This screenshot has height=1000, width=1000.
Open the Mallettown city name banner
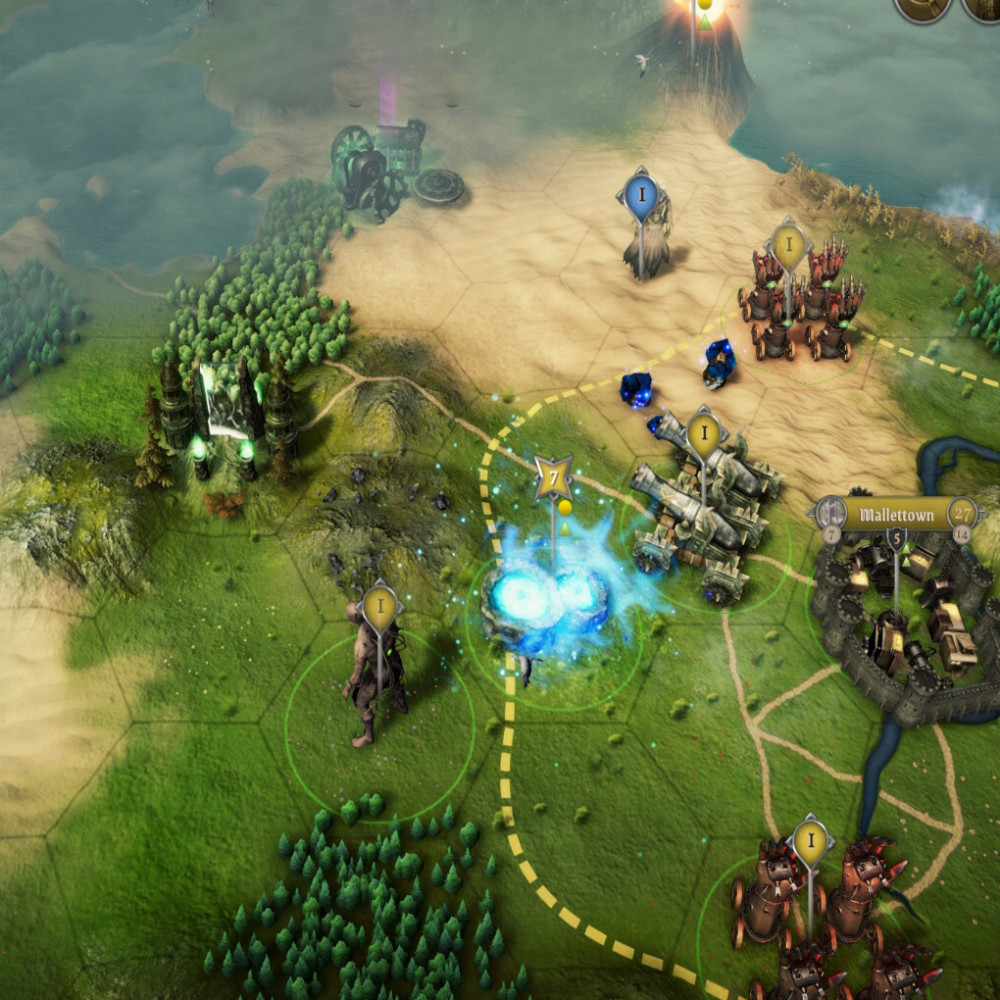894,516
